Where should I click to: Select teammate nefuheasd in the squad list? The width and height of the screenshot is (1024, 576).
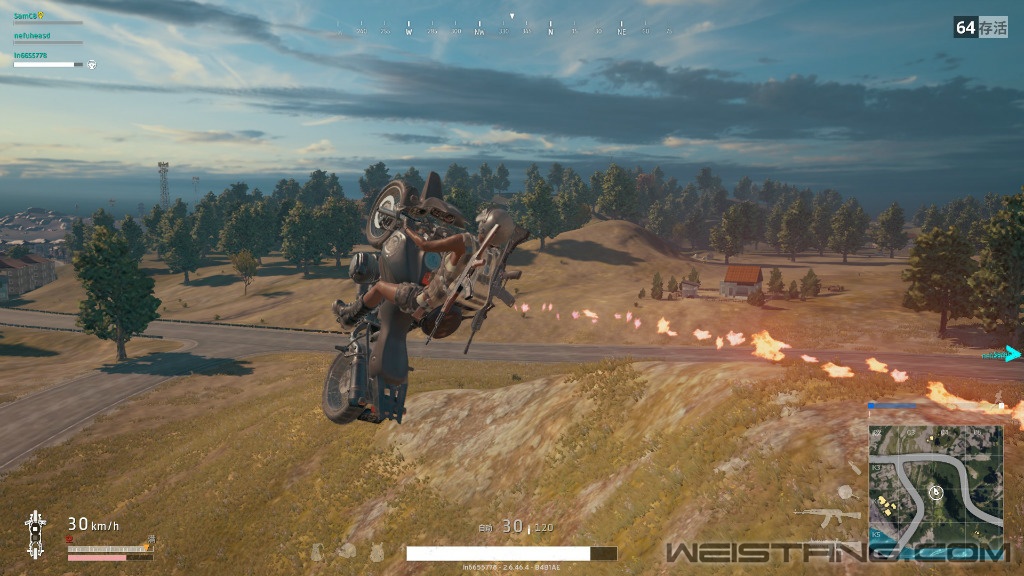(32, 36)
